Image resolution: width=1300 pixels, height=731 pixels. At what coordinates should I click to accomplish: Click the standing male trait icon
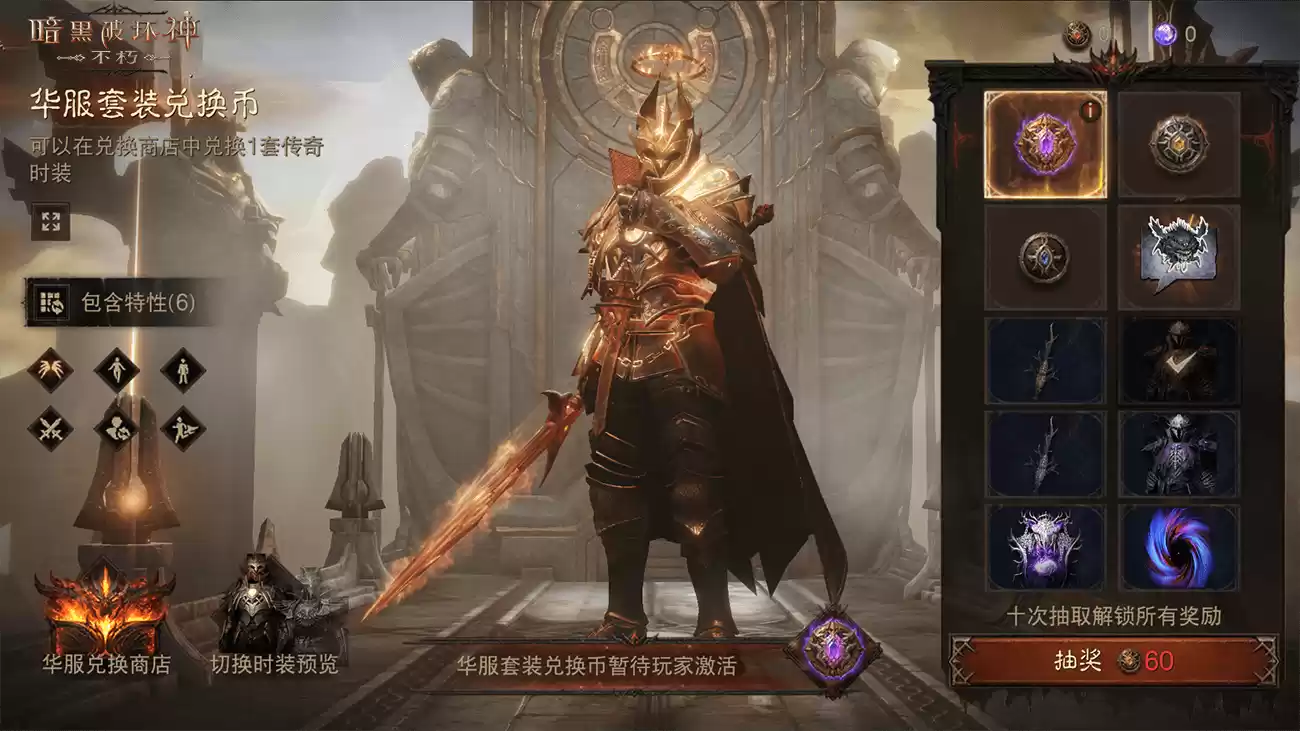[x=183, y=370]
